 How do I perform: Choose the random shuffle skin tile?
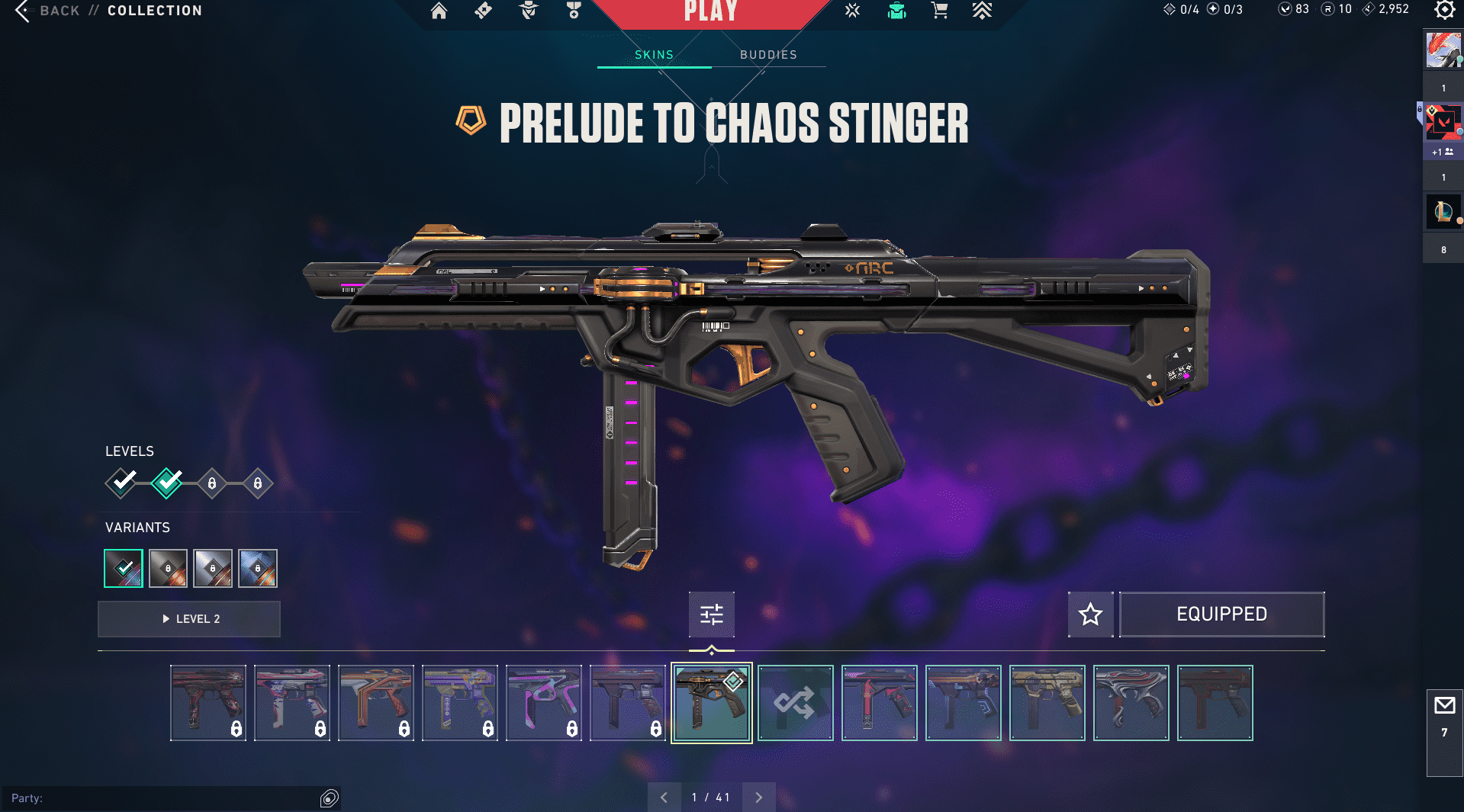pos(795,703)
